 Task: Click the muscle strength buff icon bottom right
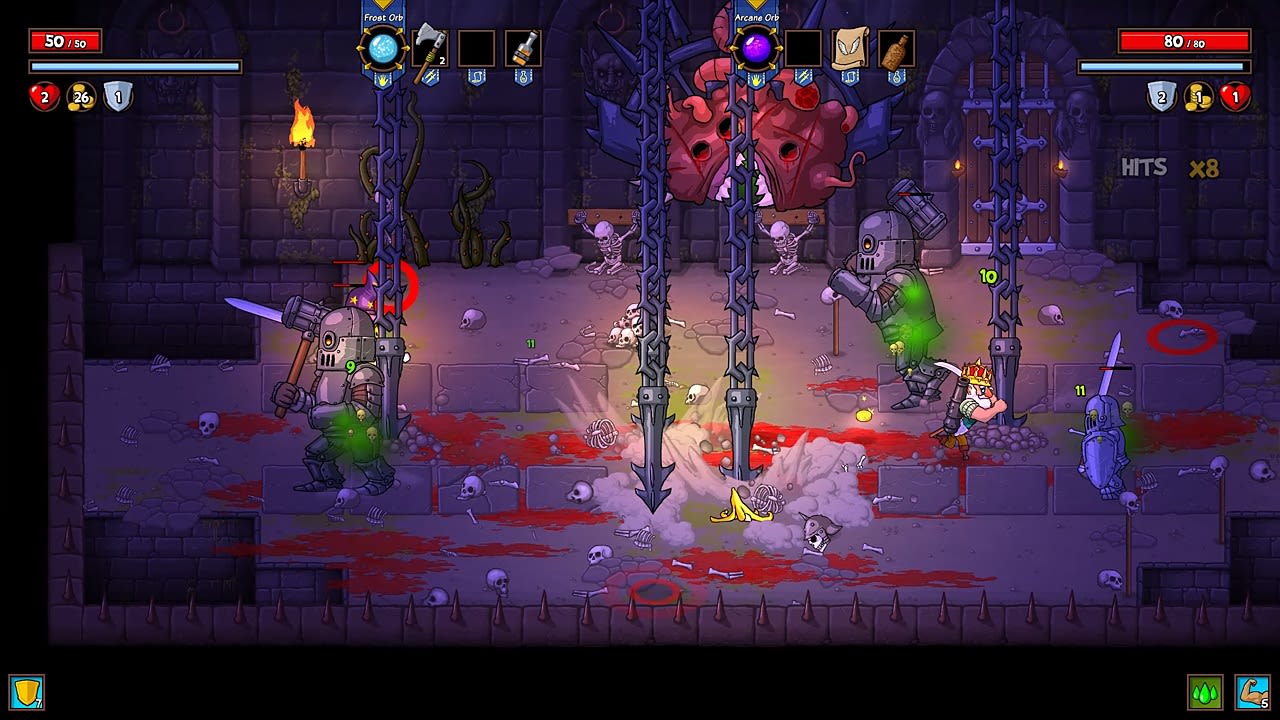point(1251,691)
